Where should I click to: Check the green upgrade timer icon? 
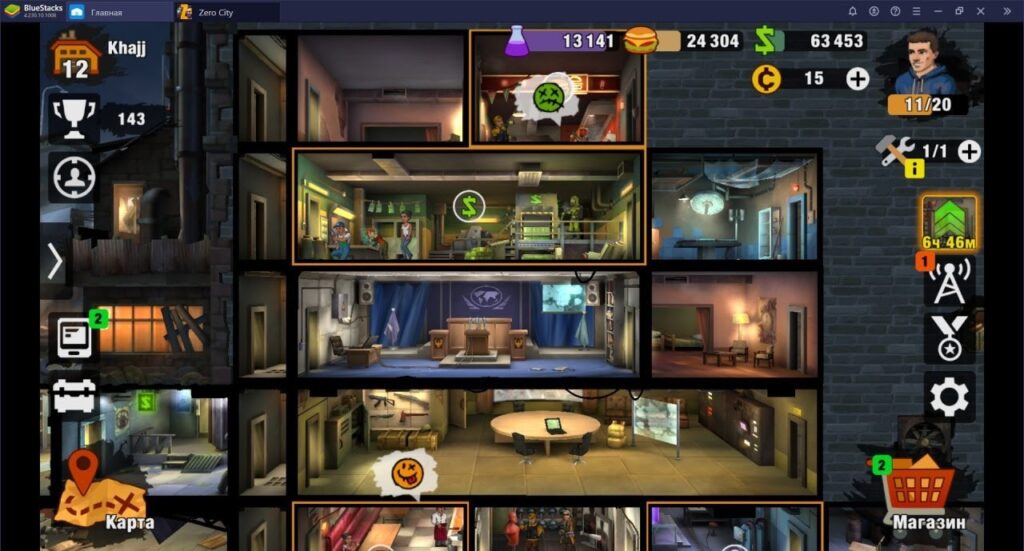click(x=948, y=222)
